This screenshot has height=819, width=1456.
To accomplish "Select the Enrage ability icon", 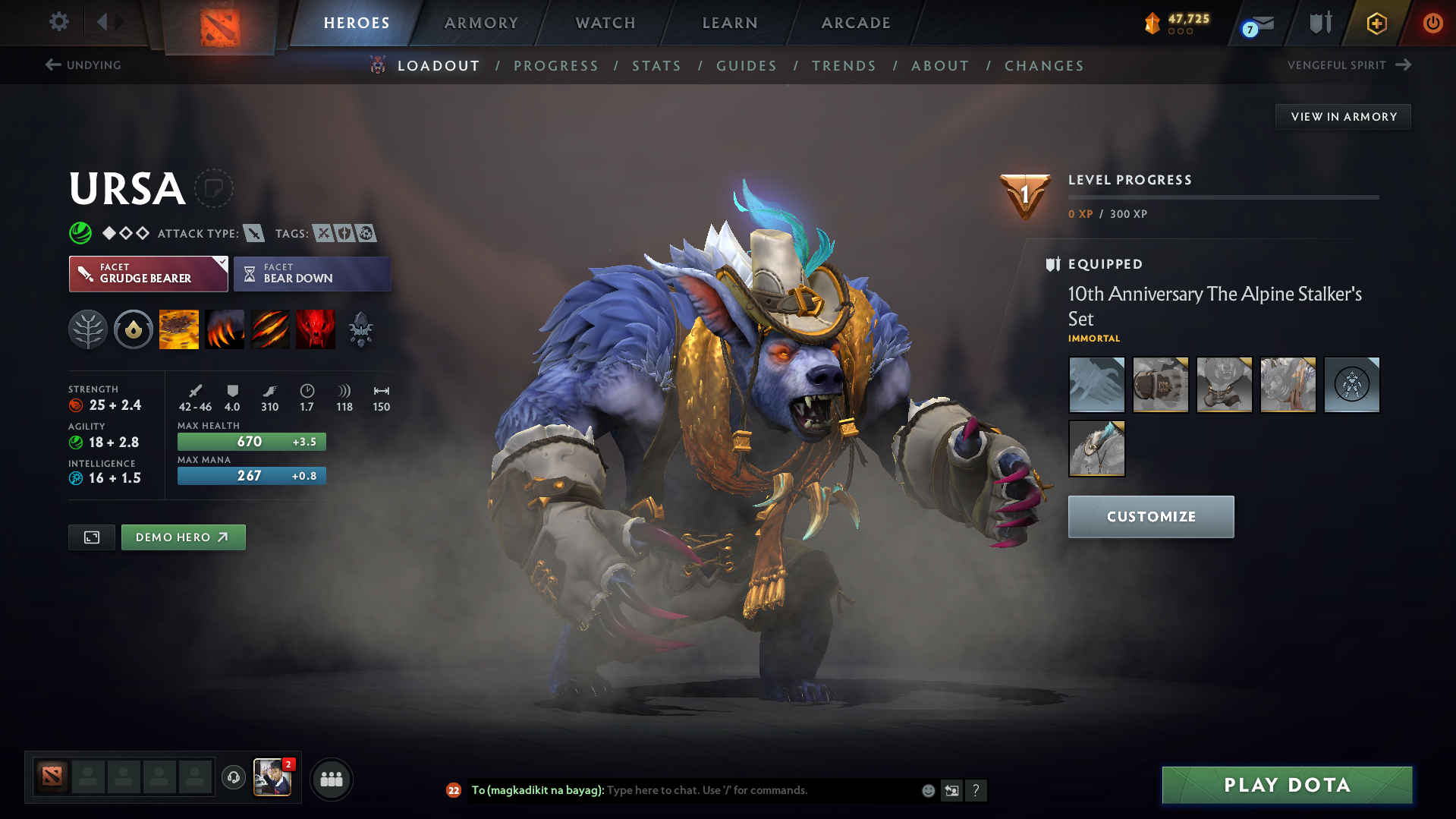I will click(x=315, y=329).
